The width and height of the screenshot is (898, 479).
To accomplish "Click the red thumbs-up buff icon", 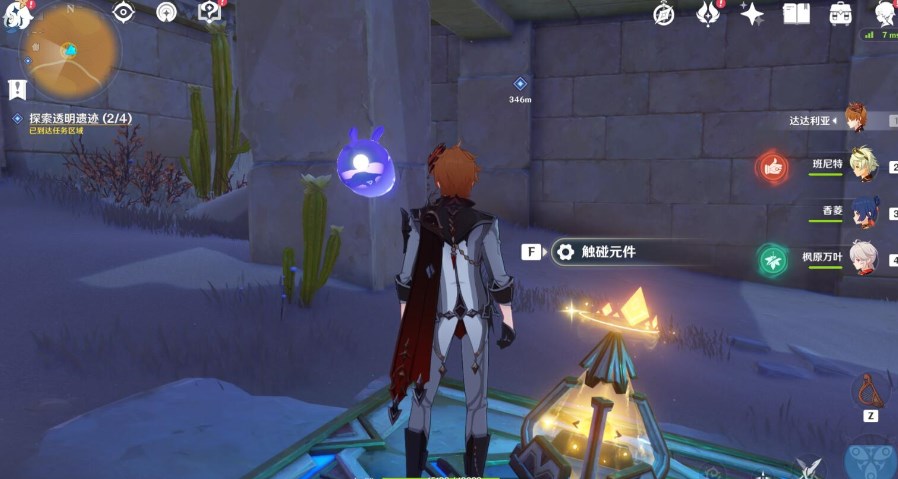I will coord(771,166).
